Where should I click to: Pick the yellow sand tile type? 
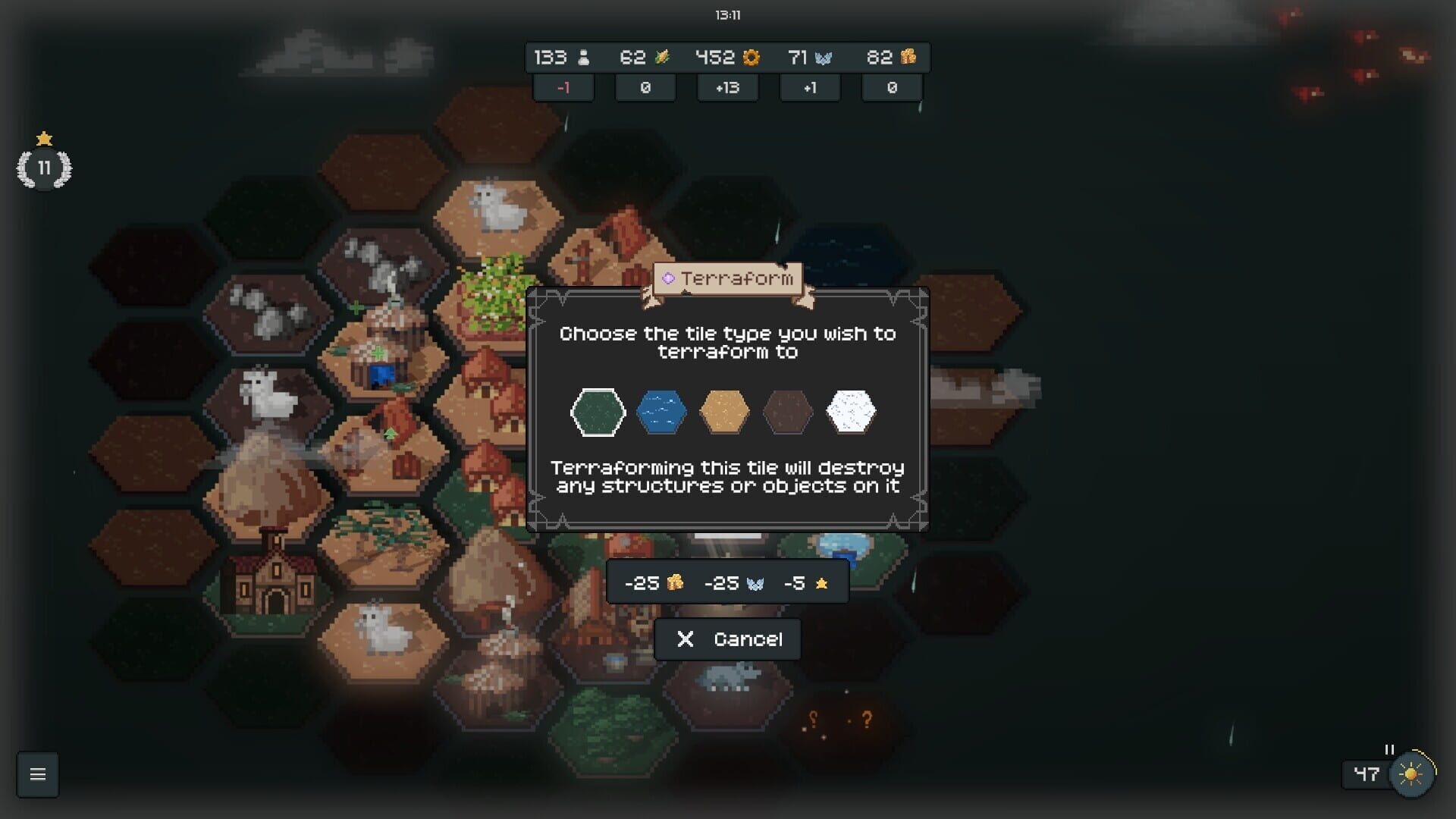pyautogui.click(x=726, y=412)
